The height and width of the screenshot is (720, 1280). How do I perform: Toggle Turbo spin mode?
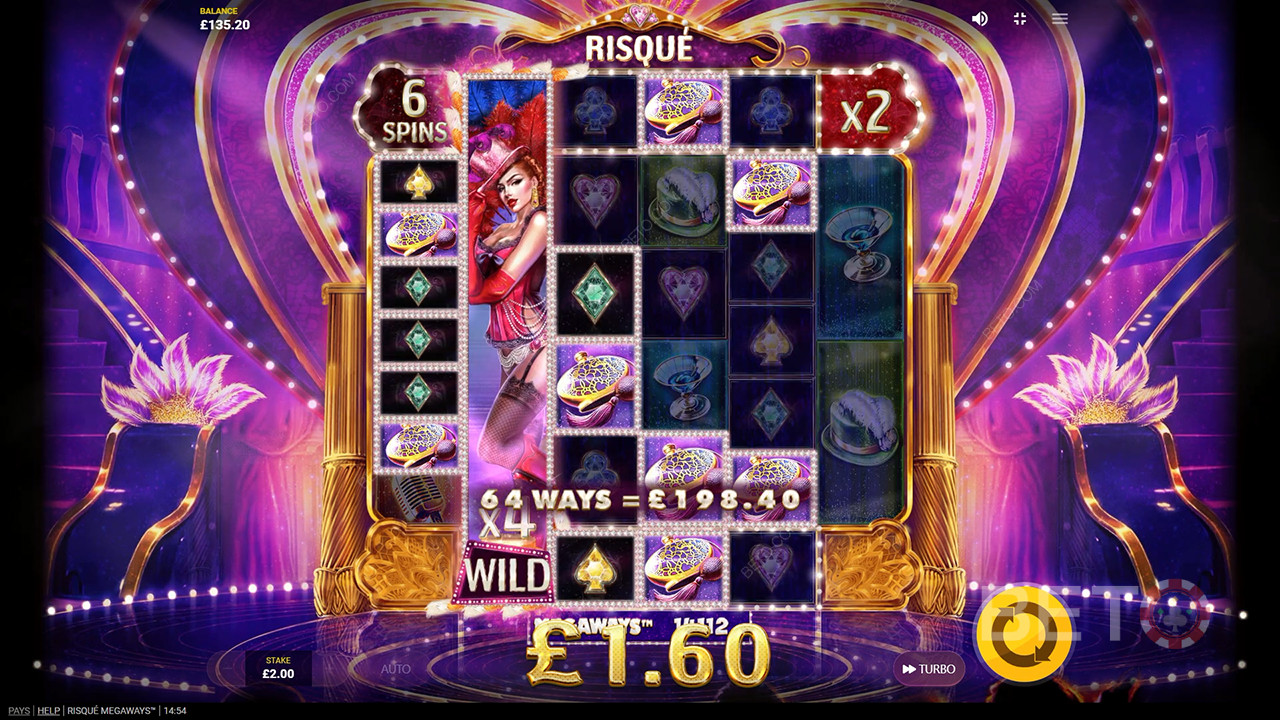tap(928, 669)
